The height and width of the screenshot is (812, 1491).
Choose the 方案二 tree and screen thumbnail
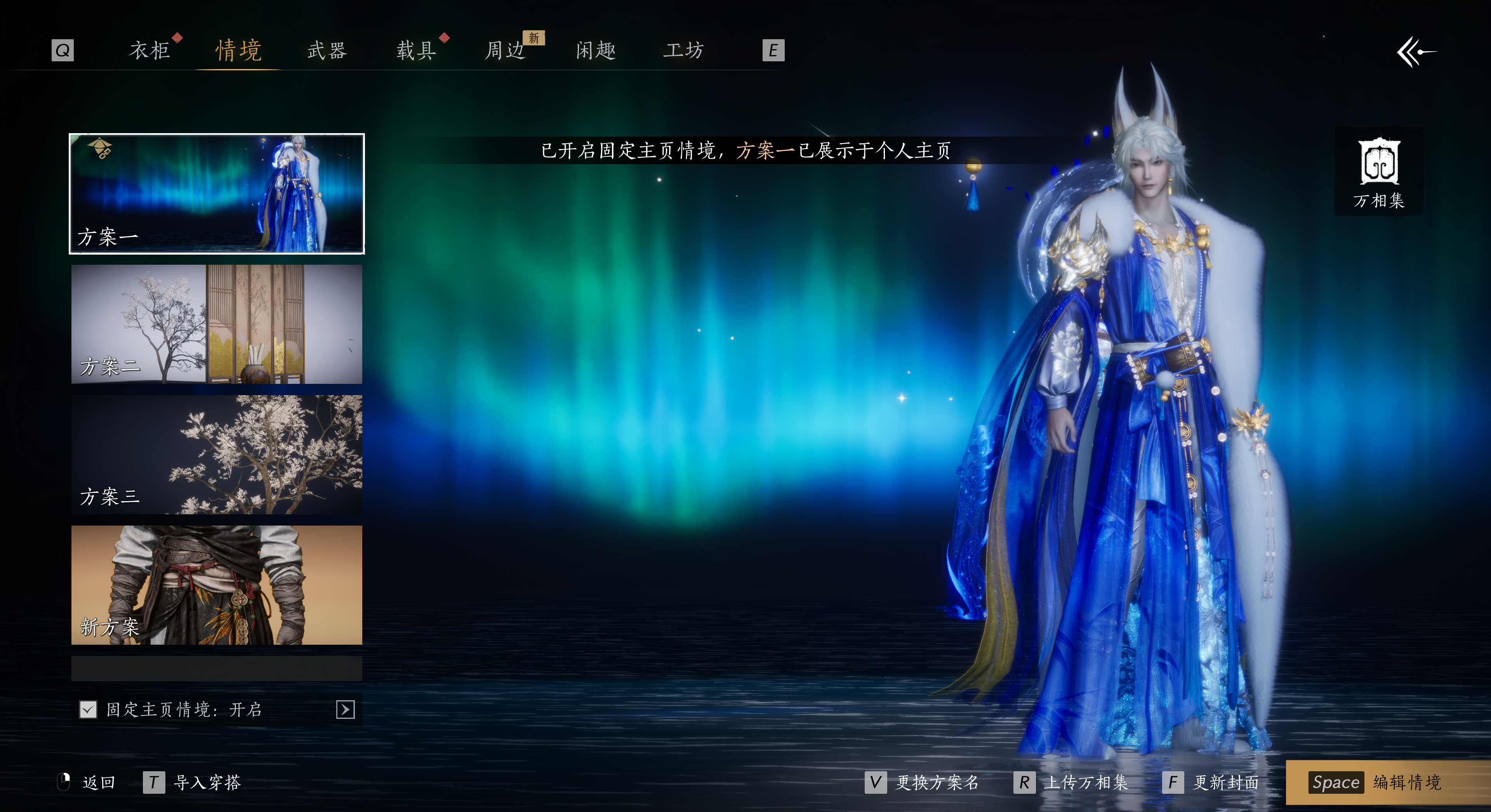217,324
